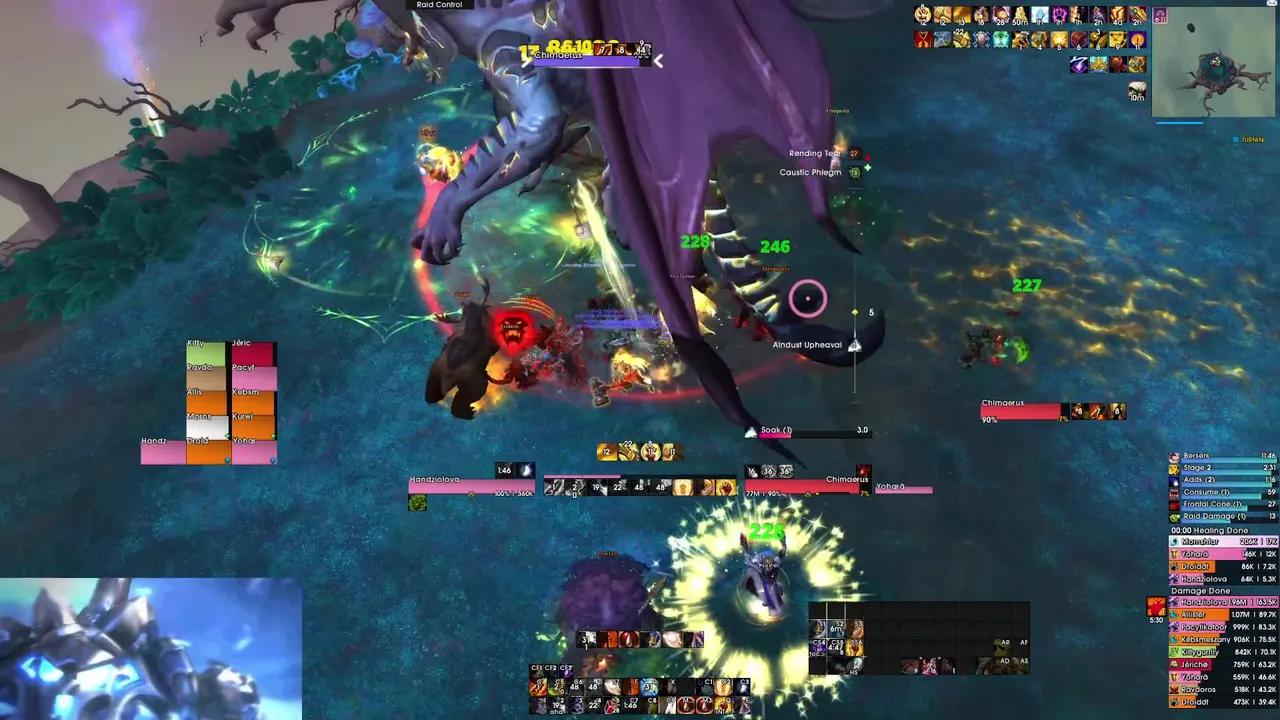Click the Stage 2 timer icon
Image resolution: width=1280 pixels, height=720 pixels.
[x=1174, y=469]
